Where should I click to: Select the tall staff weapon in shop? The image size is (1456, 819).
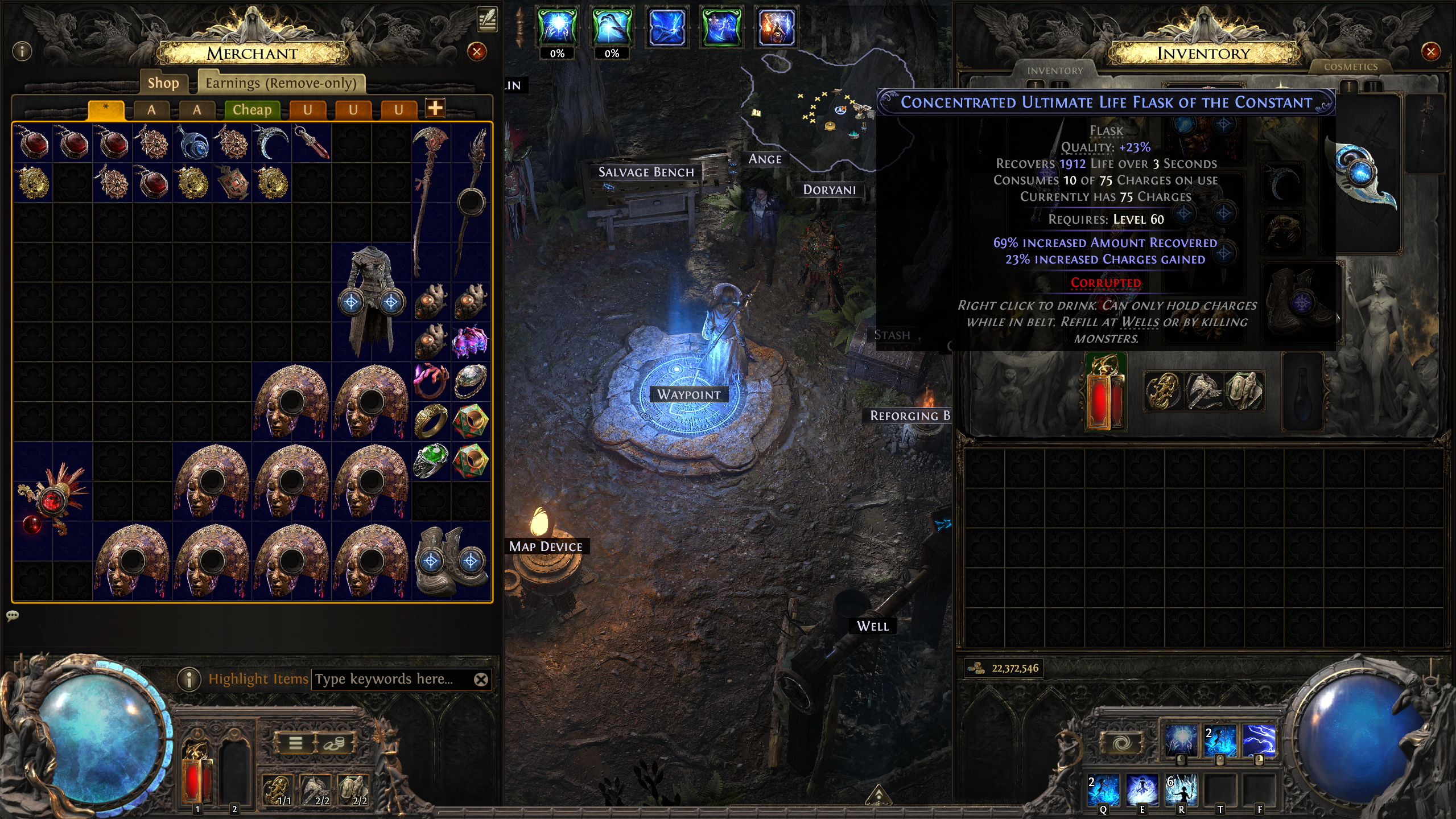430,199
